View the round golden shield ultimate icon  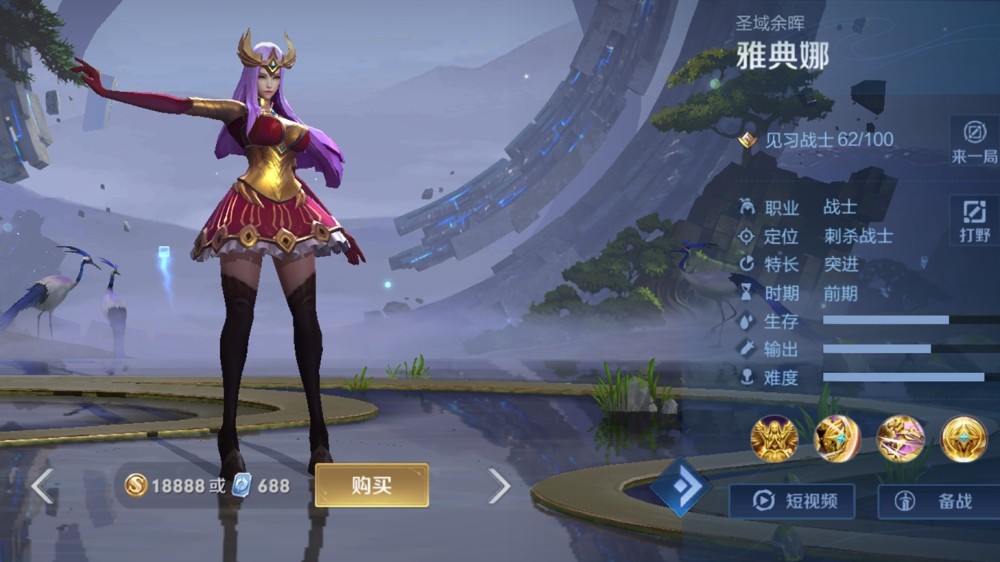963,438
